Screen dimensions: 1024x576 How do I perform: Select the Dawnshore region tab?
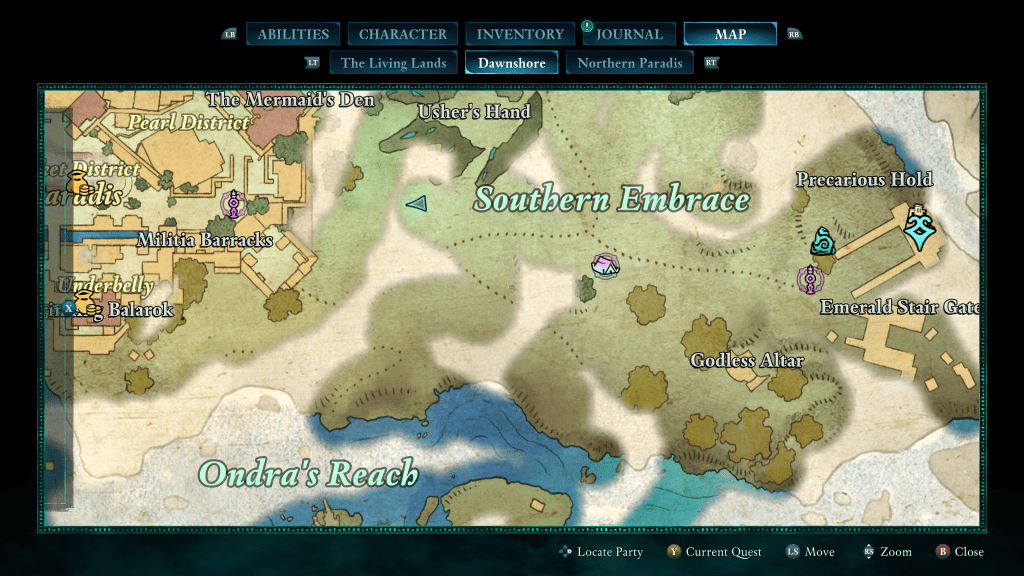(x=512, y=63)
